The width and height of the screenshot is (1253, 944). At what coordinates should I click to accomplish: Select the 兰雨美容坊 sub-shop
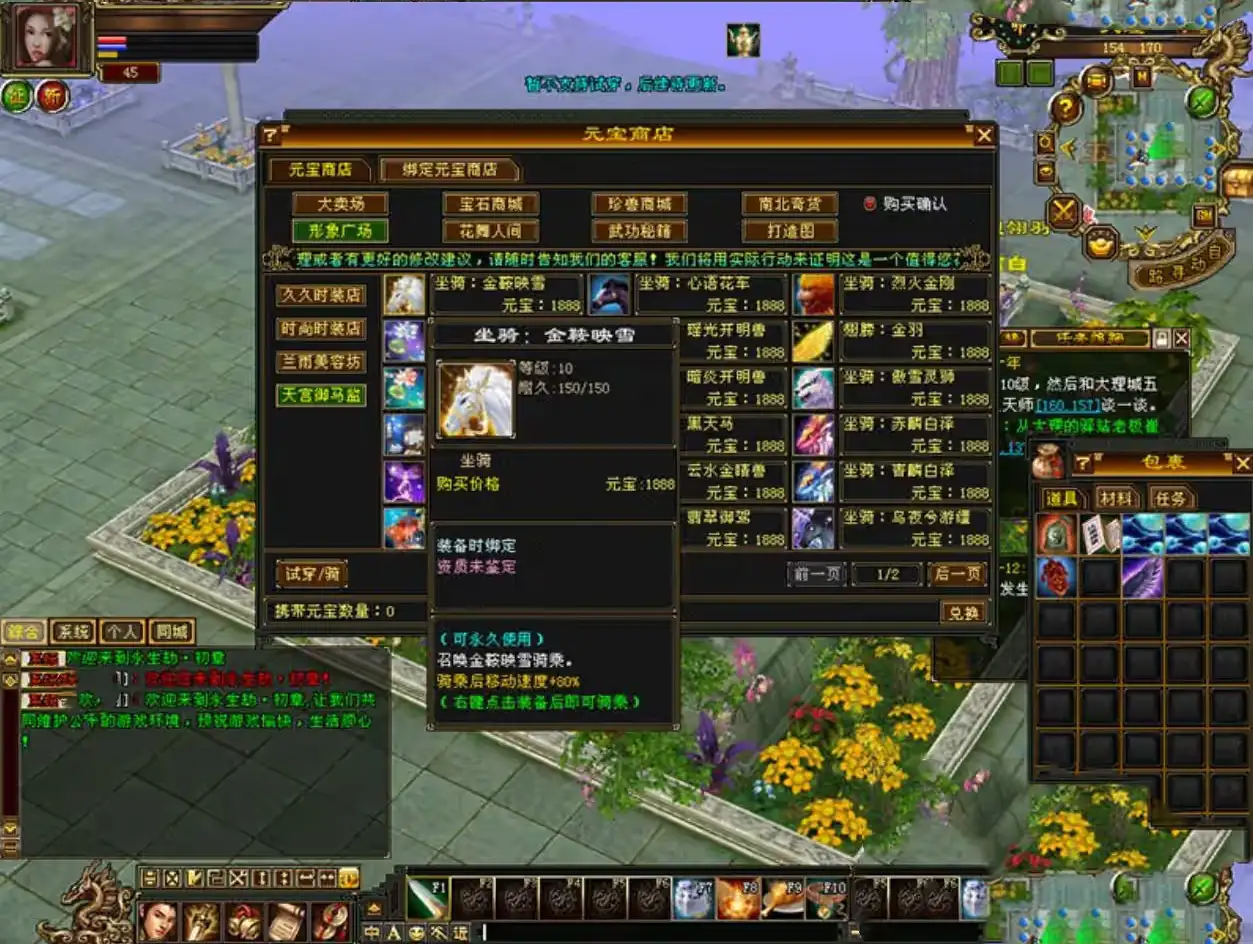coord(321,362)
